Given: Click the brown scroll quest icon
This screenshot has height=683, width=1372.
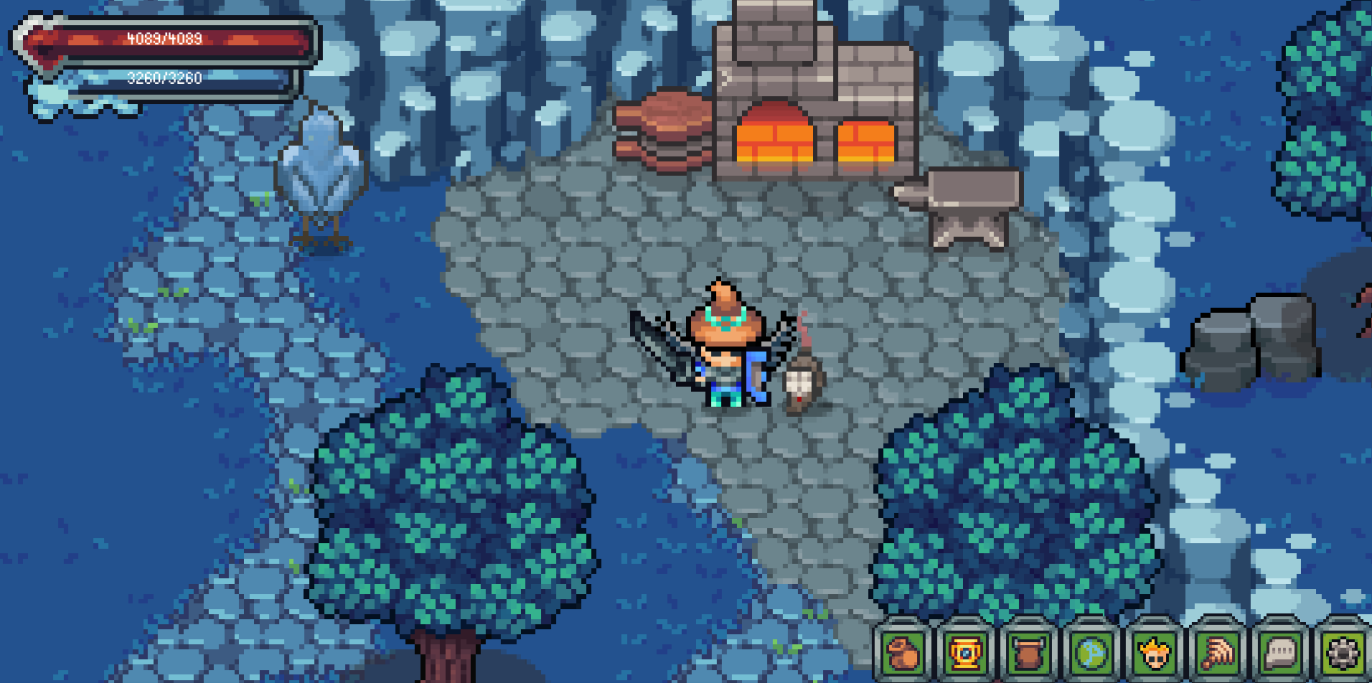Looking at the screenshot, I should (1029, 652).
